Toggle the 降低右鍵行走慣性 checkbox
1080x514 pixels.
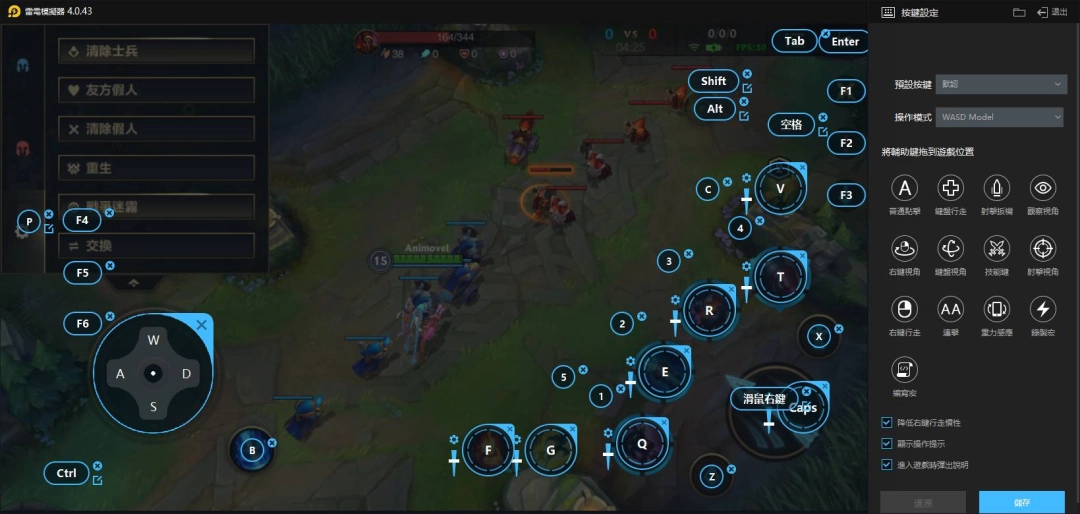(887, 423)
